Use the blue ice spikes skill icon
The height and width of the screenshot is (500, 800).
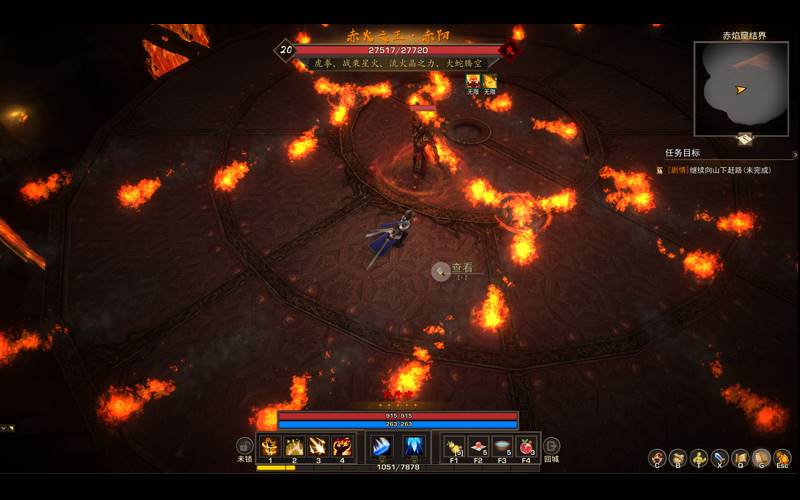[x=413, y=446]
